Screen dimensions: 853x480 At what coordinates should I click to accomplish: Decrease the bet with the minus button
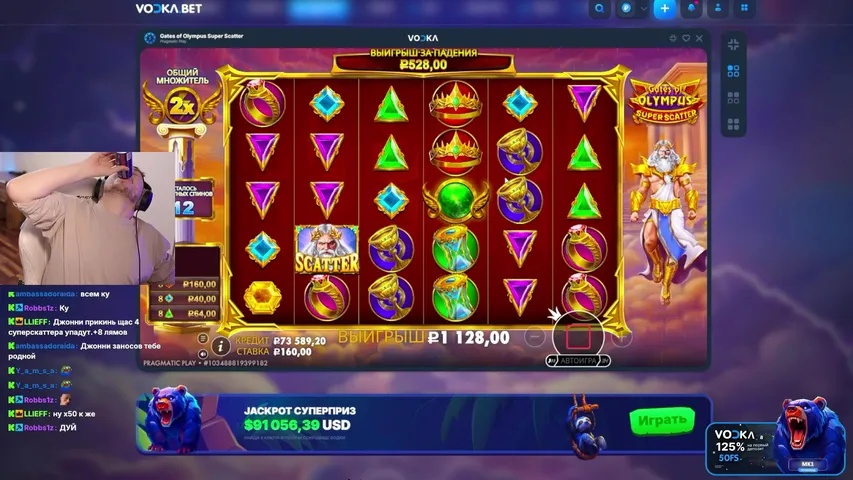click(x=534, y=337)
